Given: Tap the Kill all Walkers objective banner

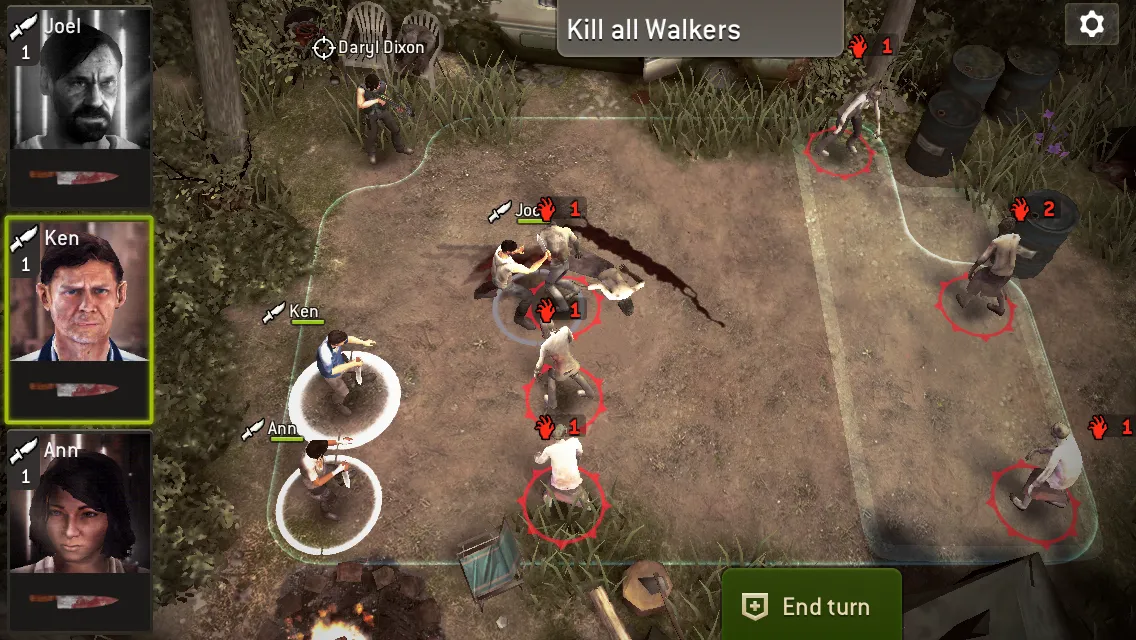Looking at the screenshot, I should (x=699, y=28).
